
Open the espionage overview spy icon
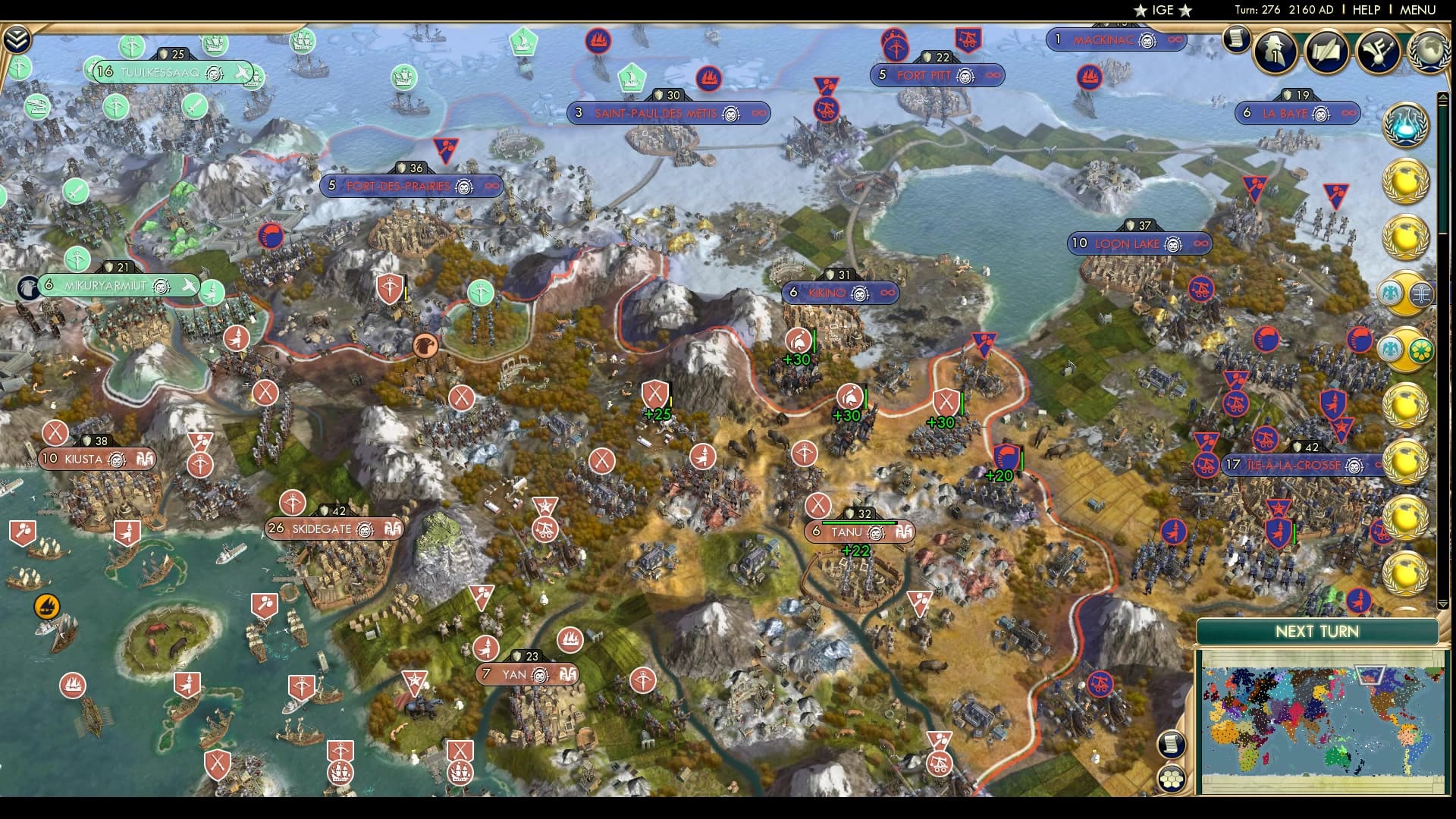[1276, 50]
